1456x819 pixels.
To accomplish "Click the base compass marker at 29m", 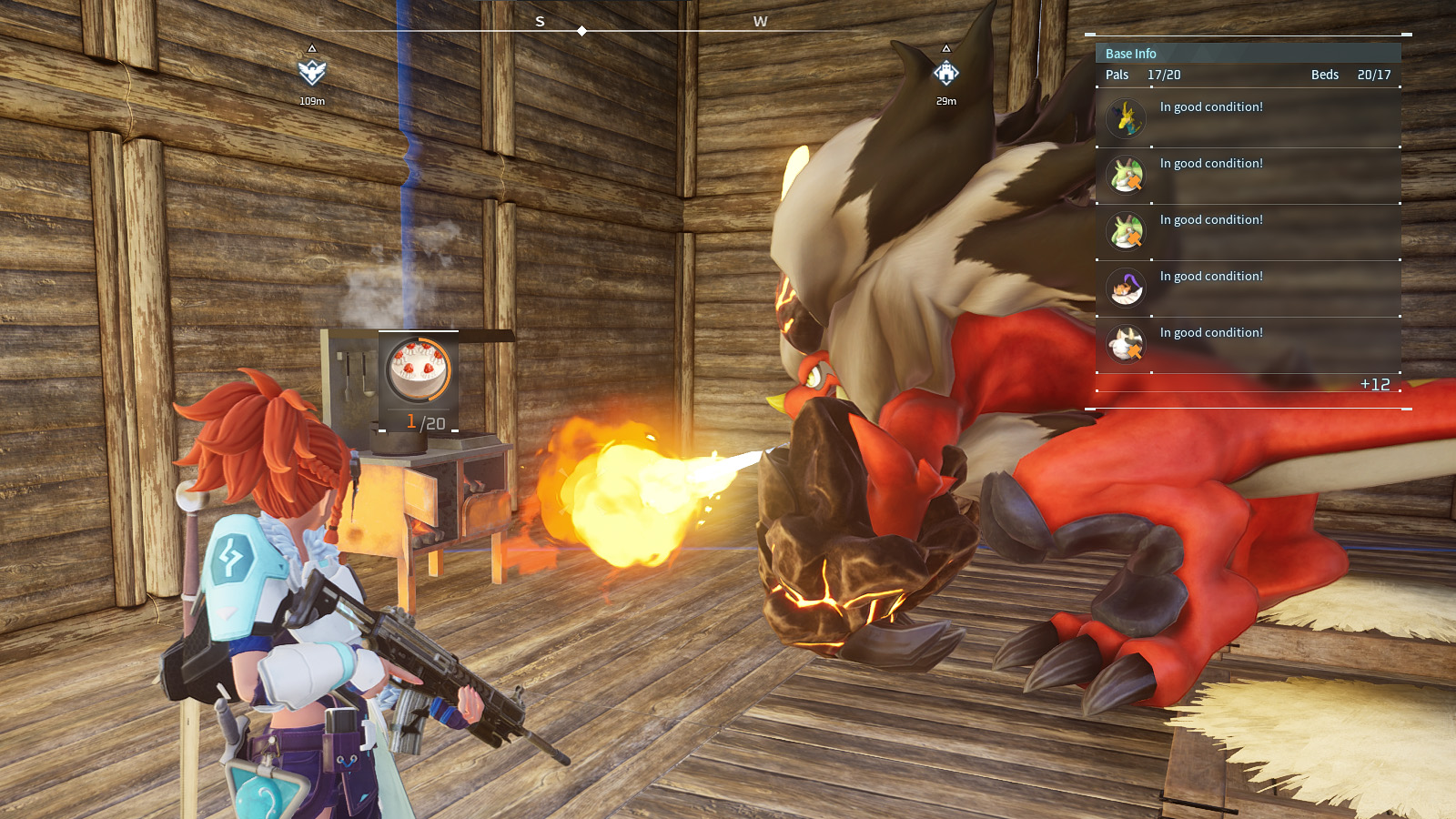I will tap(946, 73).
